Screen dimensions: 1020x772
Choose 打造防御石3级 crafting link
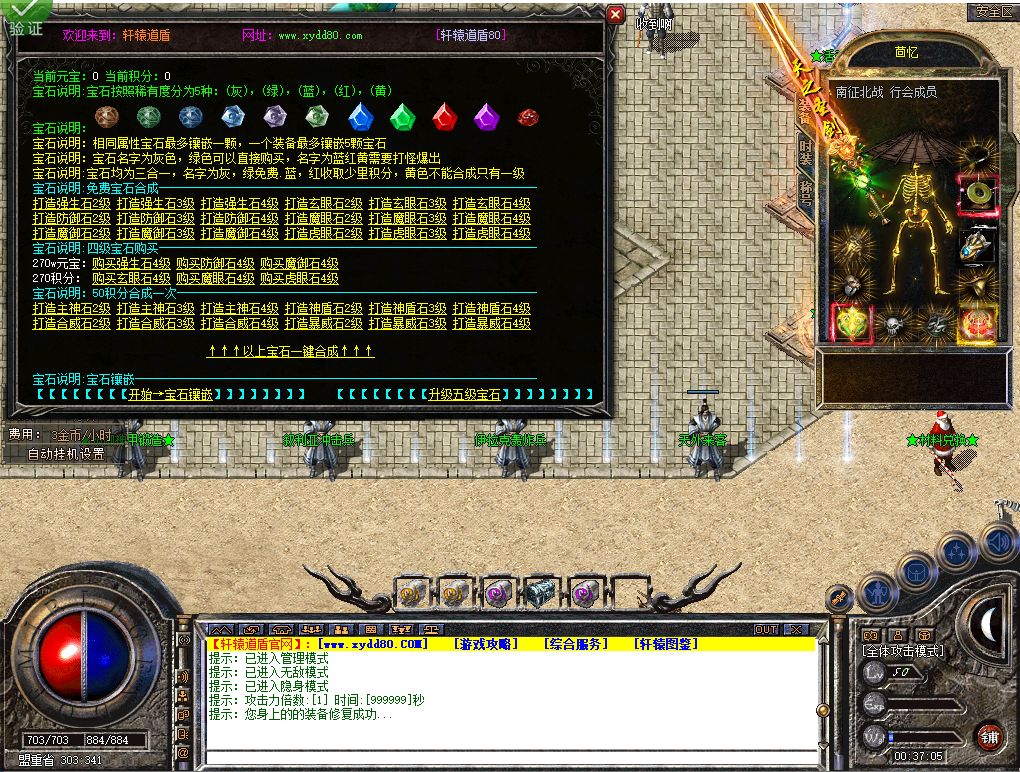pyautogui.click(x=155, y=219)
